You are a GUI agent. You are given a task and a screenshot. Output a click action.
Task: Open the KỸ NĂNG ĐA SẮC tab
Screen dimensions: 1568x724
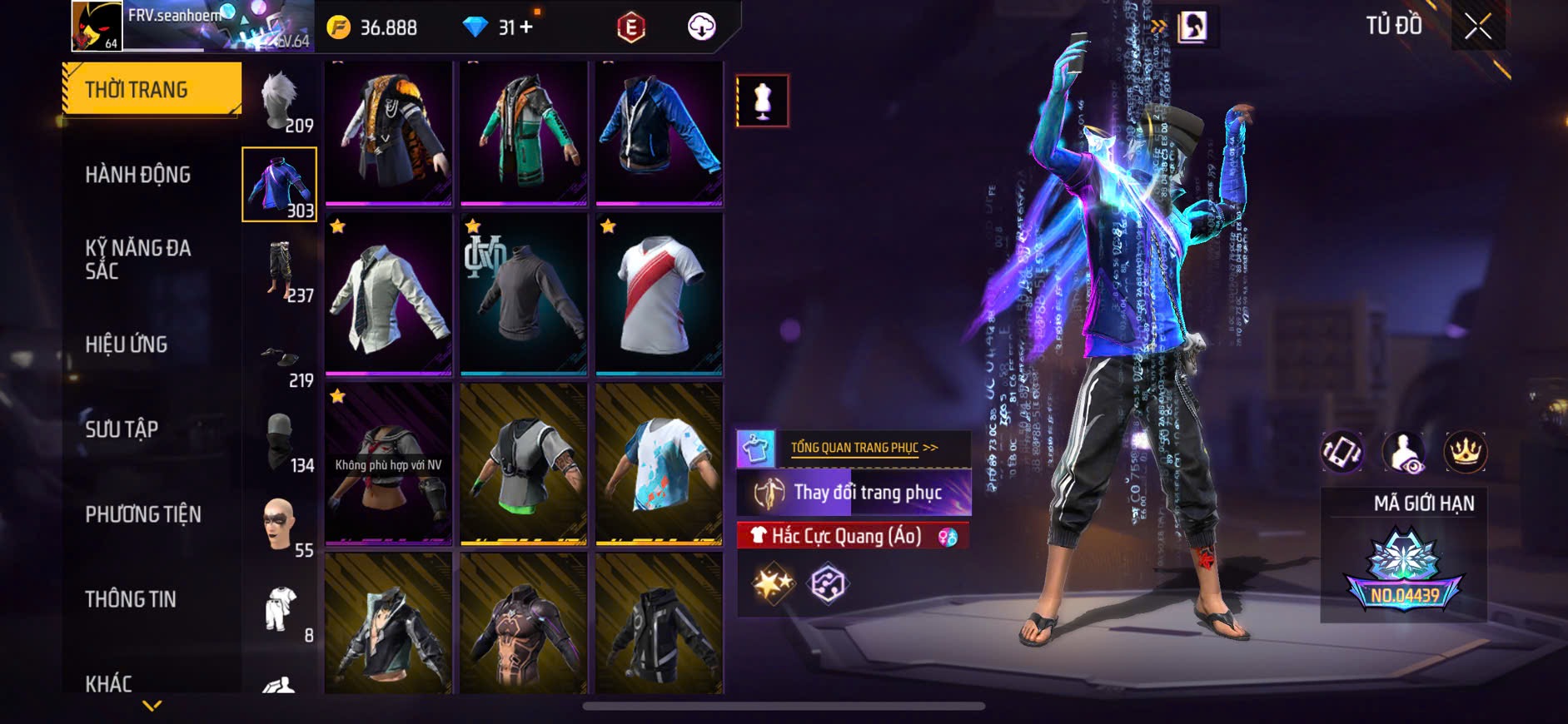tap(138, 259)
